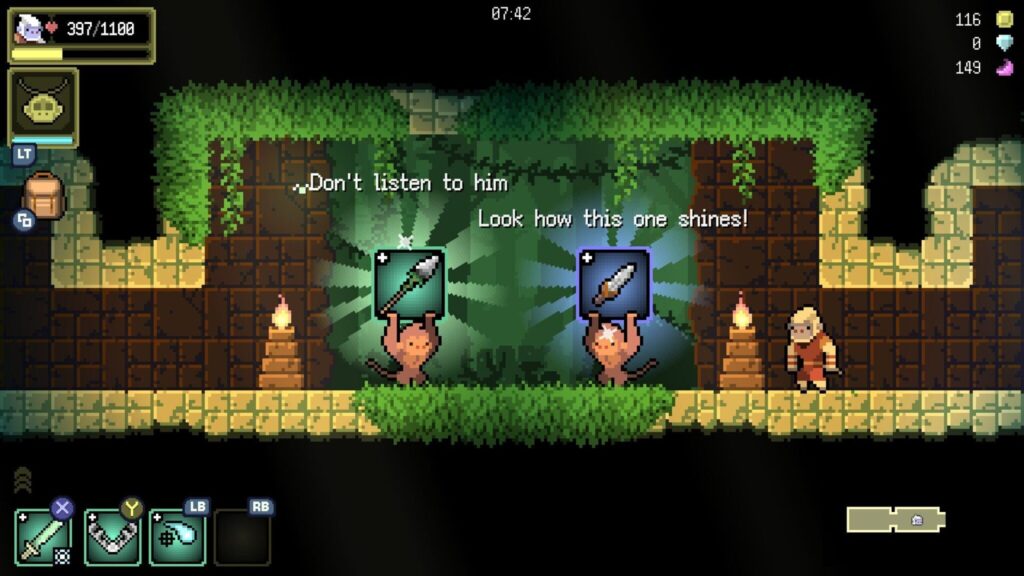Choose the shining blue dagger item offer
1024x576 pixels.
(614, 284)
